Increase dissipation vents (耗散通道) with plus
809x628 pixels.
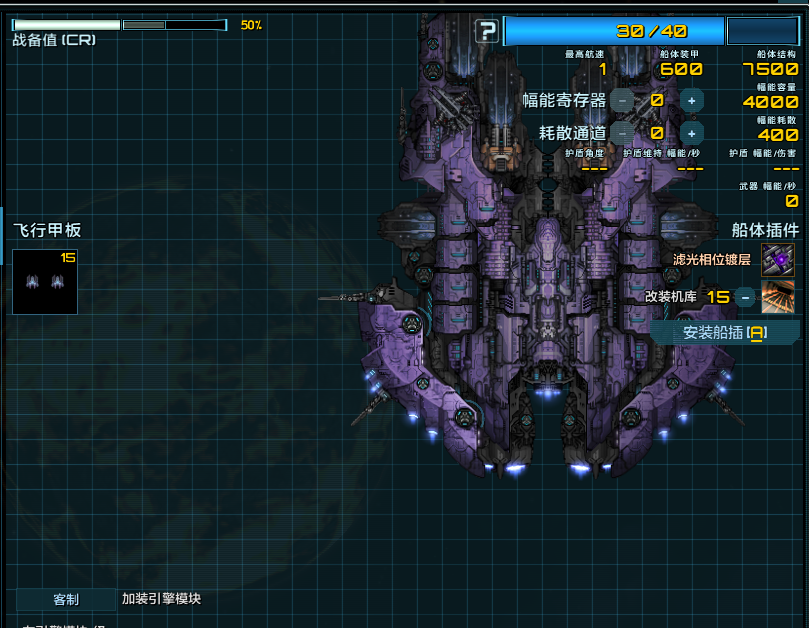691,133
